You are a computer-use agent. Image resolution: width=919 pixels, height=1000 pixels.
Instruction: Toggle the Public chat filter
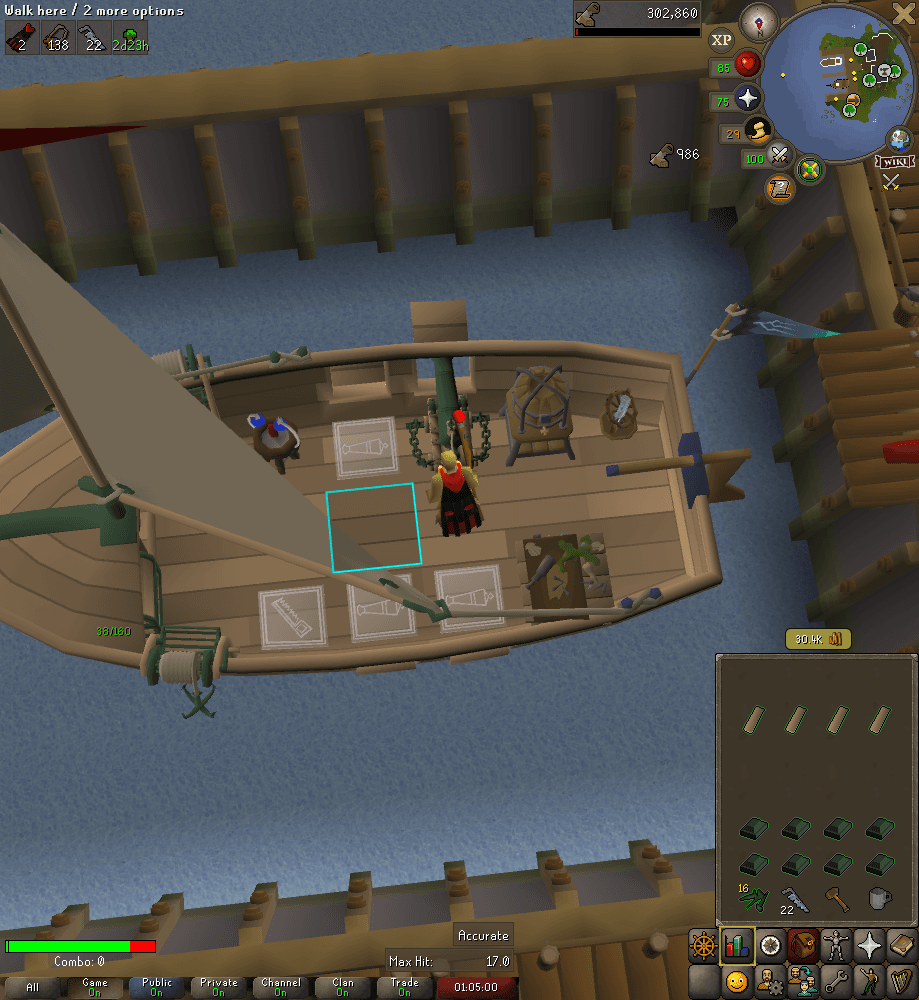pos(157,987)
